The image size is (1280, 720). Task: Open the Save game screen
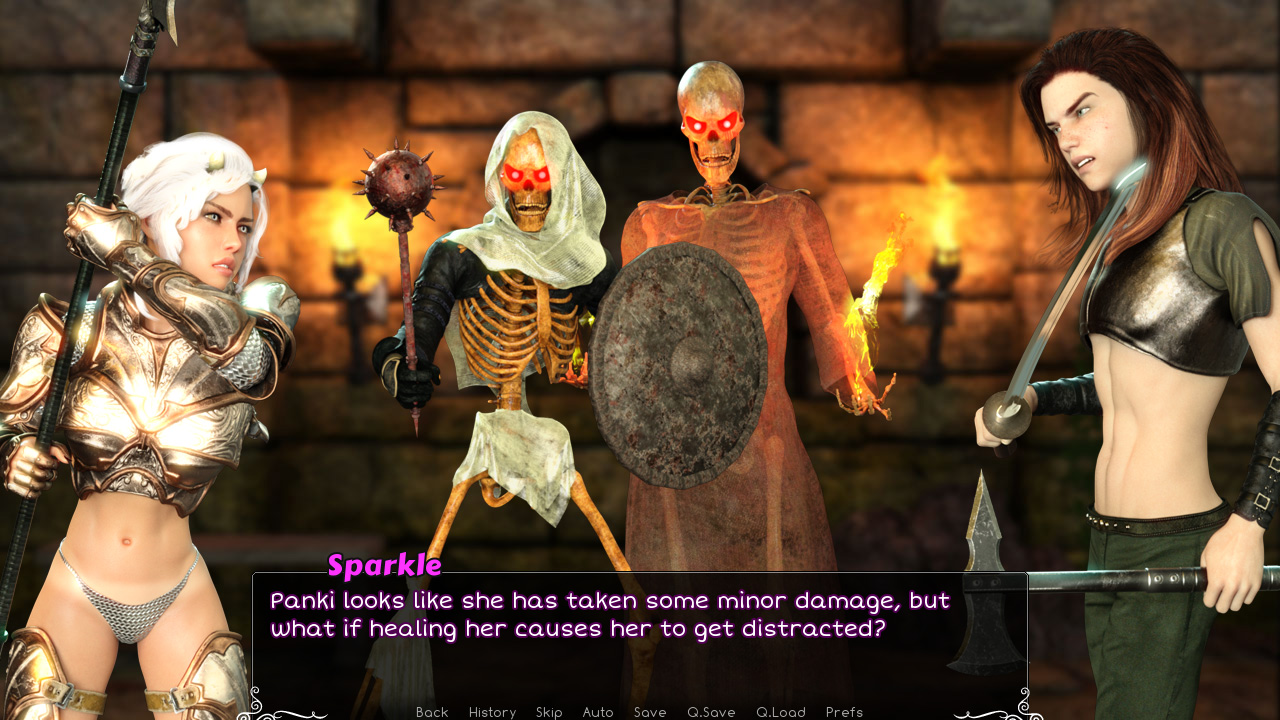pos(650,712)
